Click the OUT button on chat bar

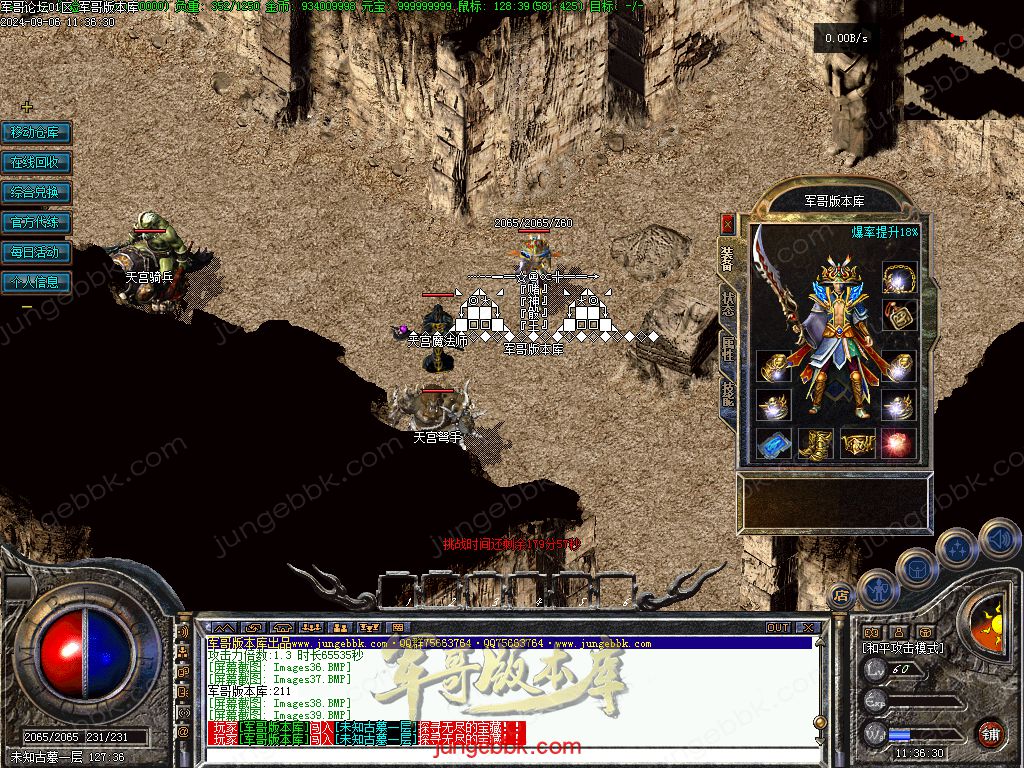pyautogui.click(x=777, y=627)
